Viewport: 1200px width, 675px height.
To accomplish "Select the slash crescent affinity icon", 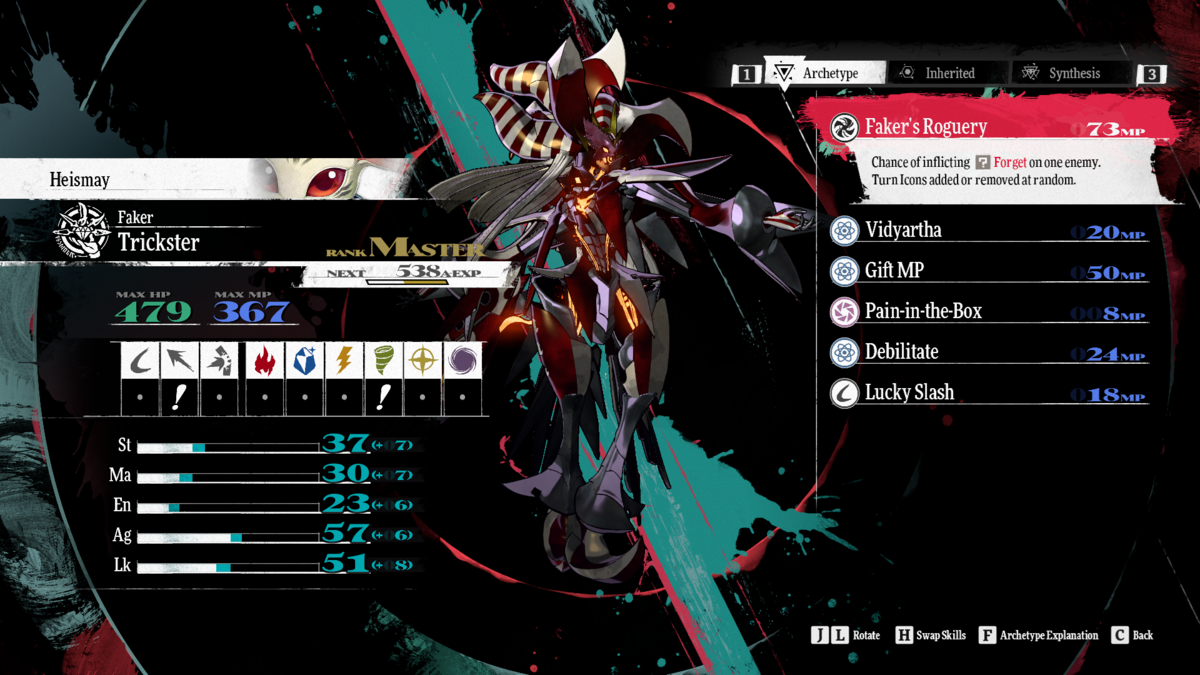I will tap(141, 360).
